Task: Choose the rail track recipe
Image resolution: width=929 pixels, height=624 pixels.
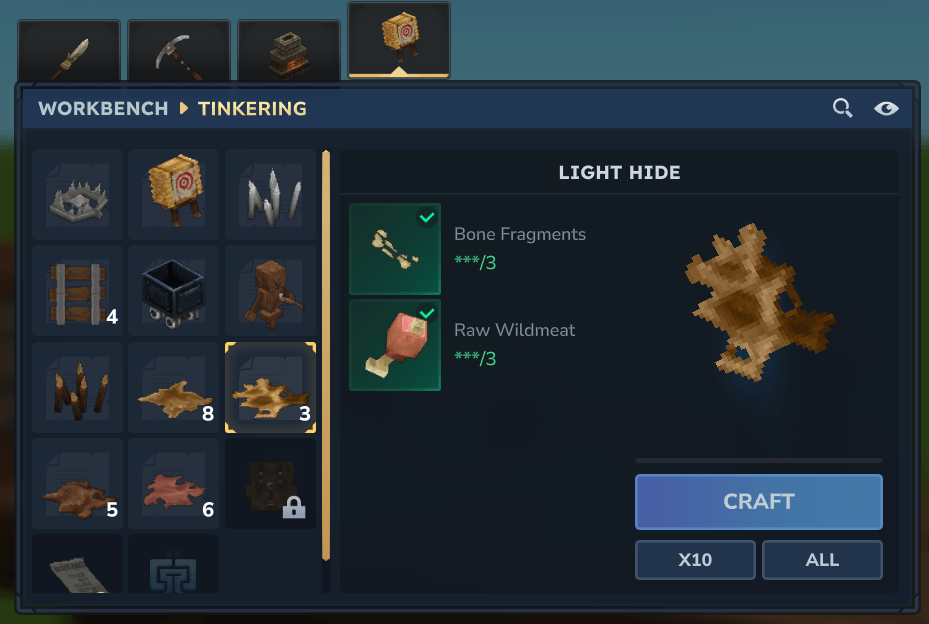Action: tap(77, 291)
